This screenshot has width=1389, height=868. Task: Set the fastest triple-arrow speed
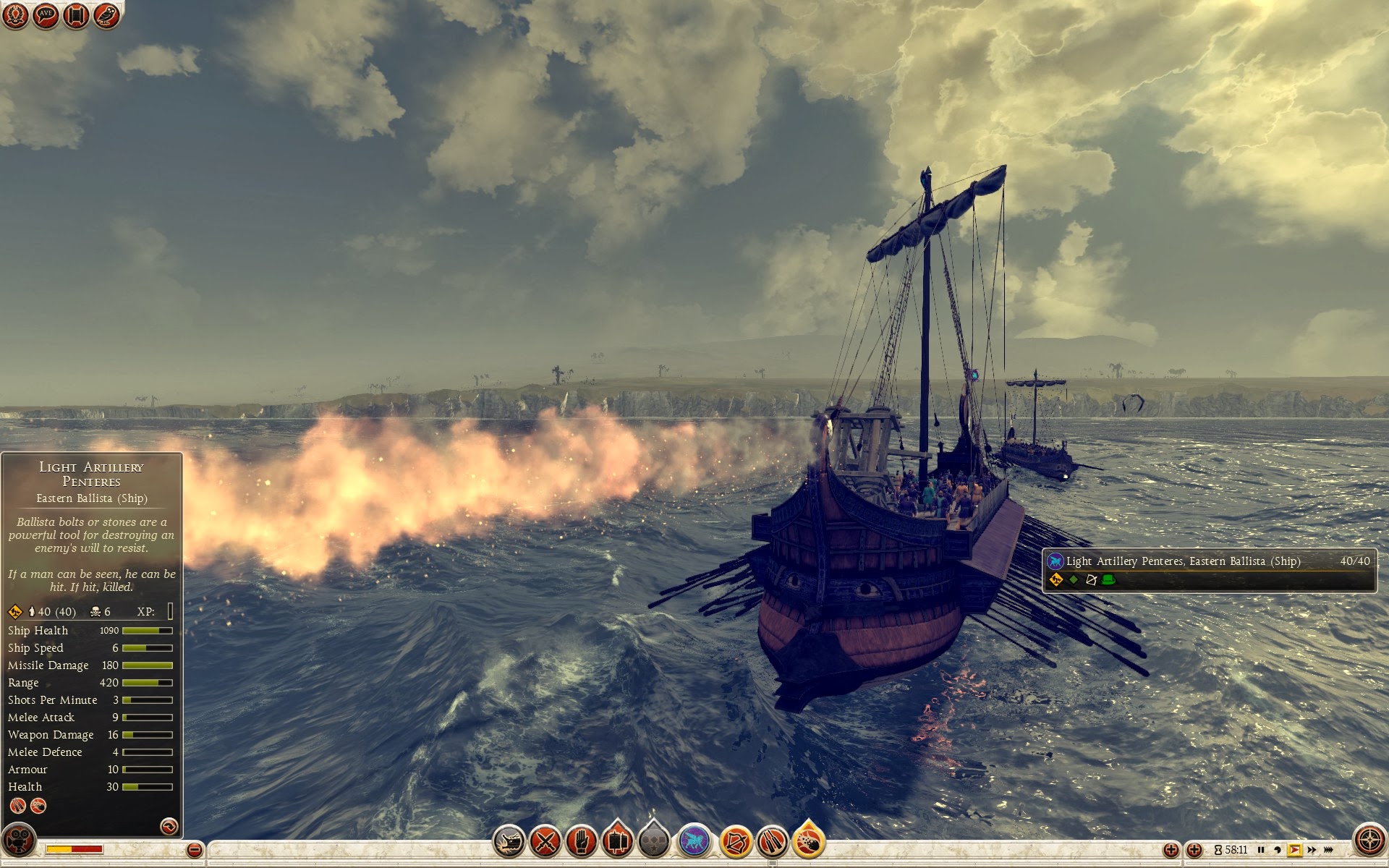point(1329,850)
